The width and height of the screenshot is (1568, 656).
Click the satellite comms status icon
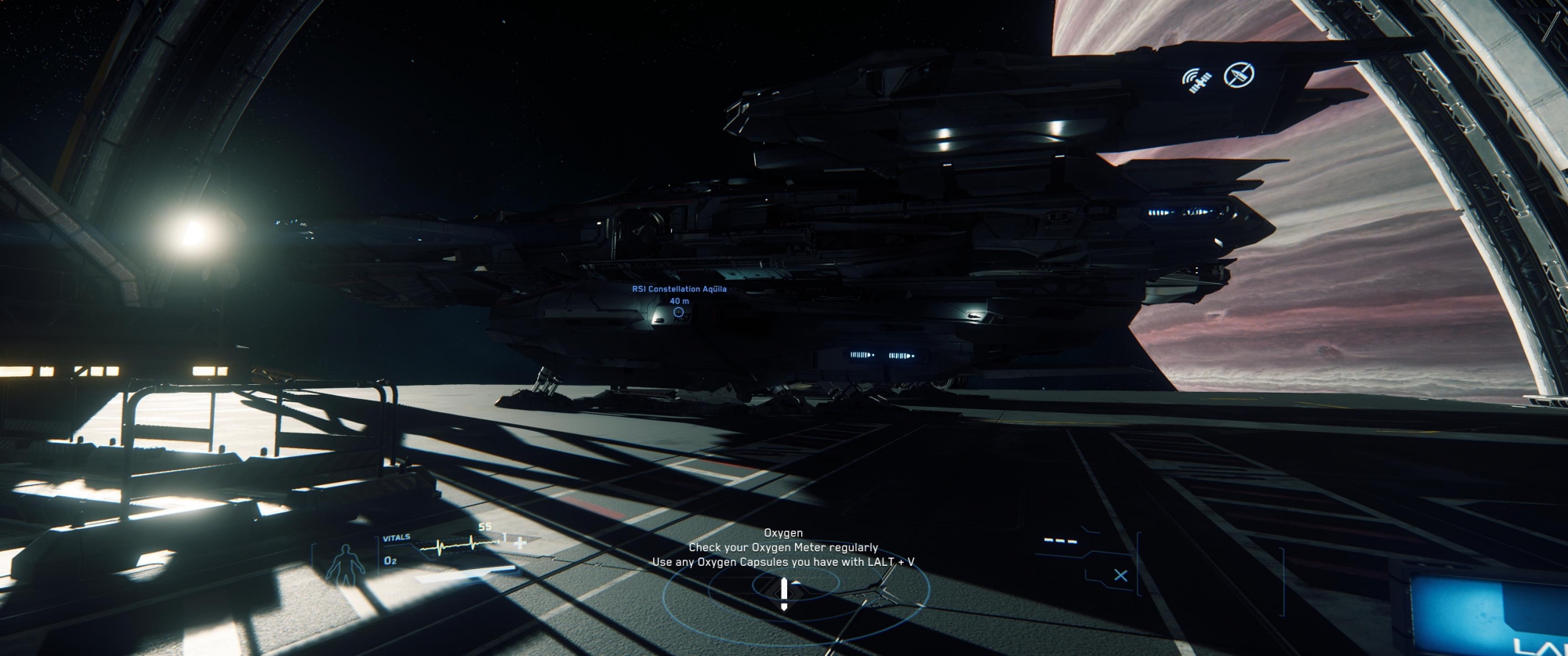coord(1197,79)
